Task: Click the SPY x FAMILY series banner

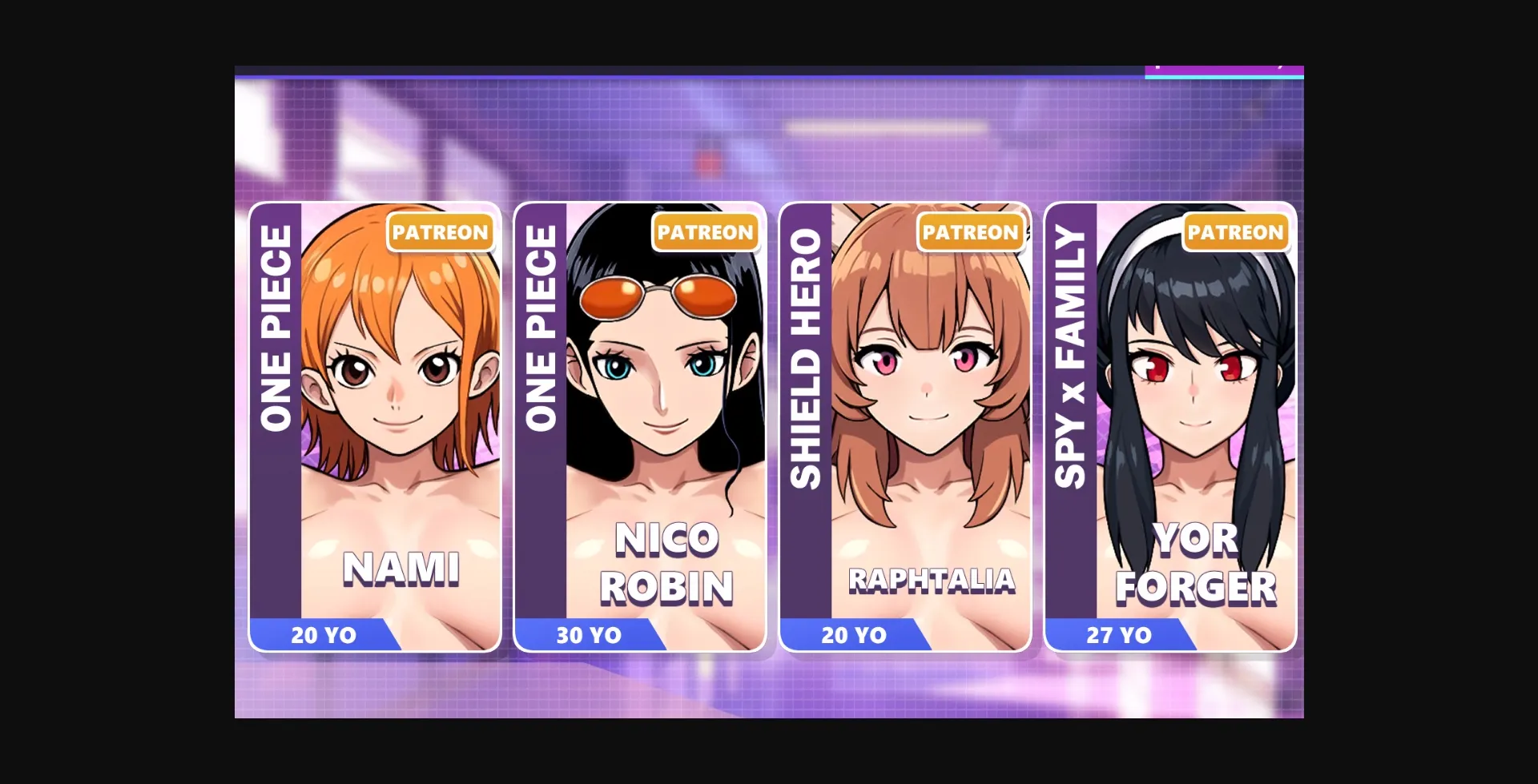Action: coord(1072,344)
